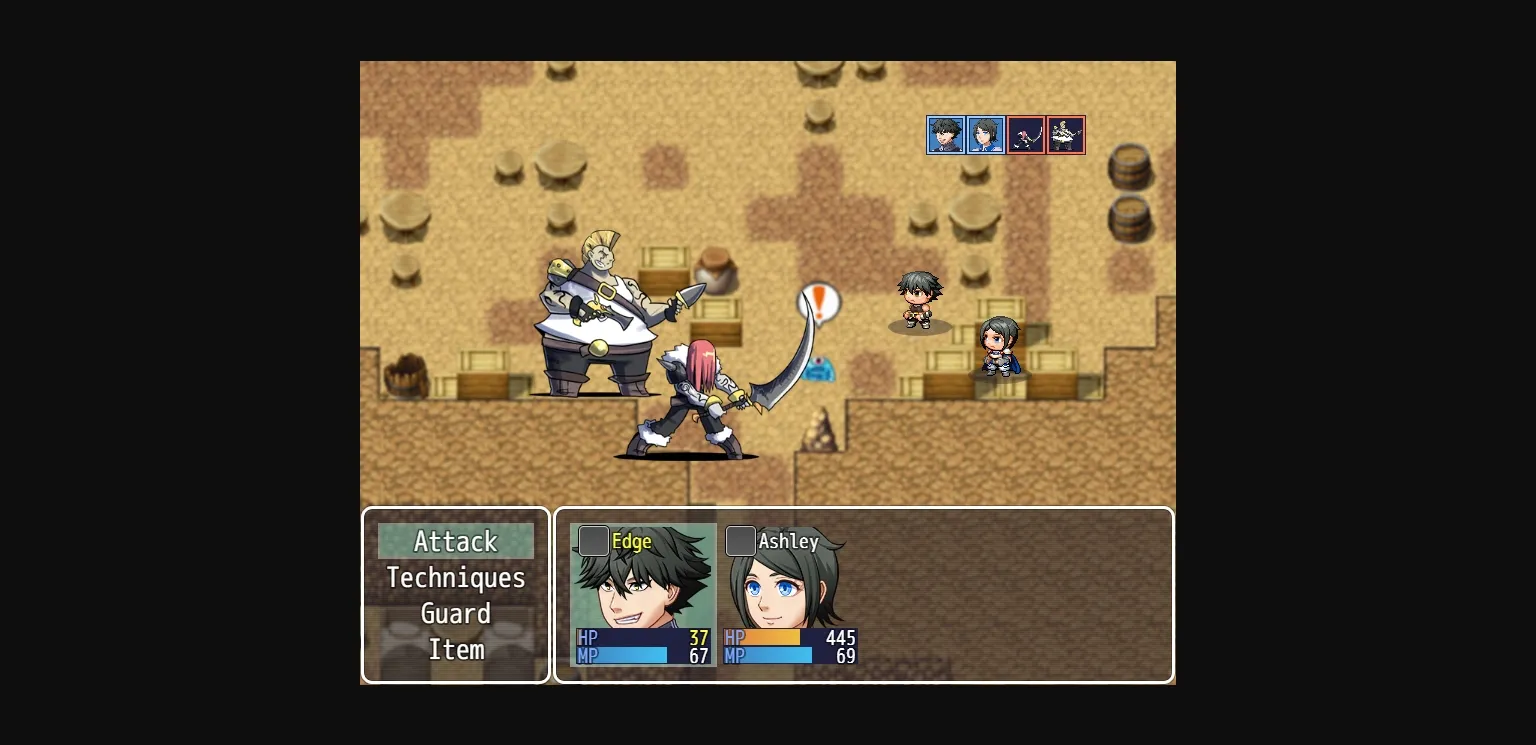Click the scythe enemy's turn order icon
This screenshot has height=745, width=1536.
1025,135
